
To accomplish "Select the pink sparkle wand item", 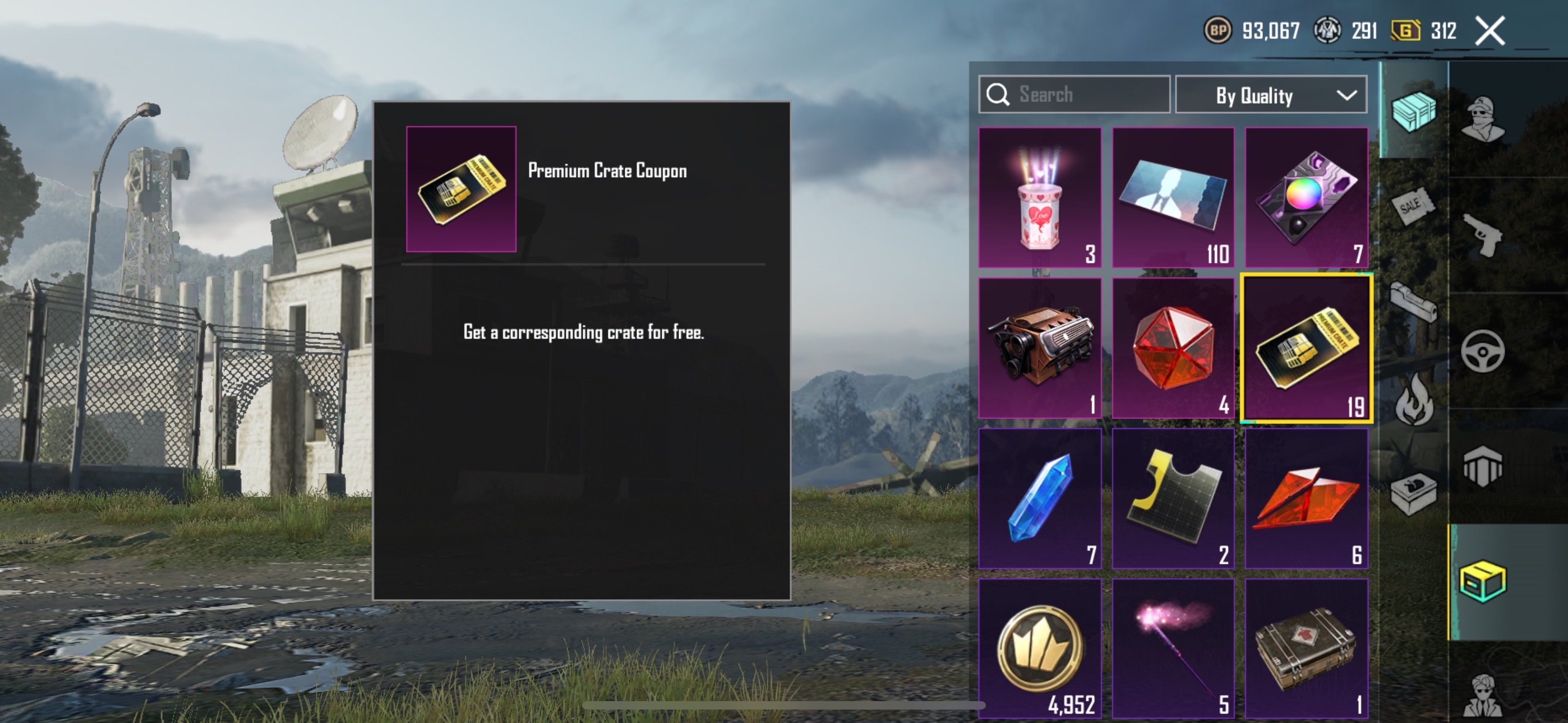I will [x=1173, y=648].
